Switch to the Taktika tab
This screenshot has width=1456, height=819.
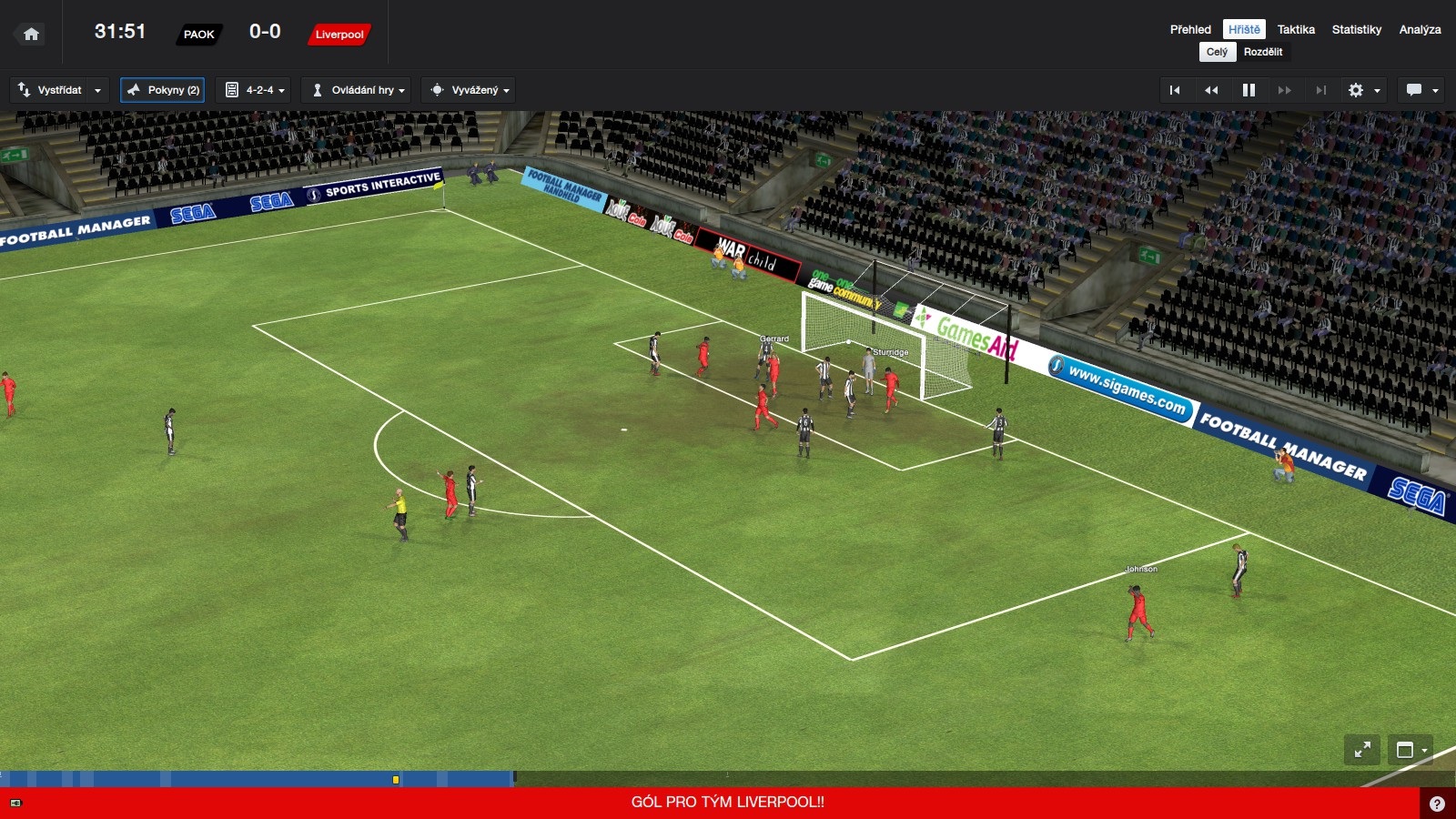point(1296,29)
